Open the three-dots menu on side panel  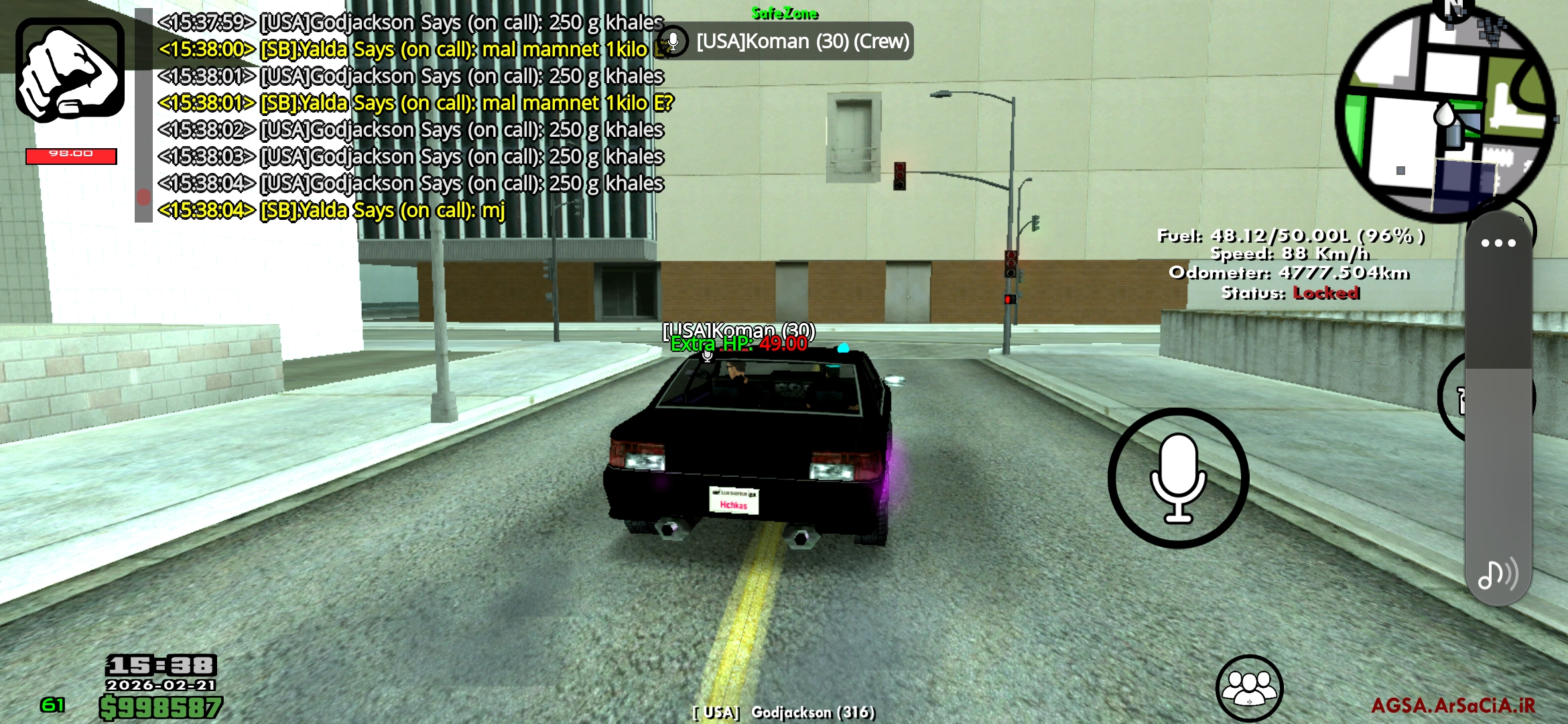pos(1498,243)
